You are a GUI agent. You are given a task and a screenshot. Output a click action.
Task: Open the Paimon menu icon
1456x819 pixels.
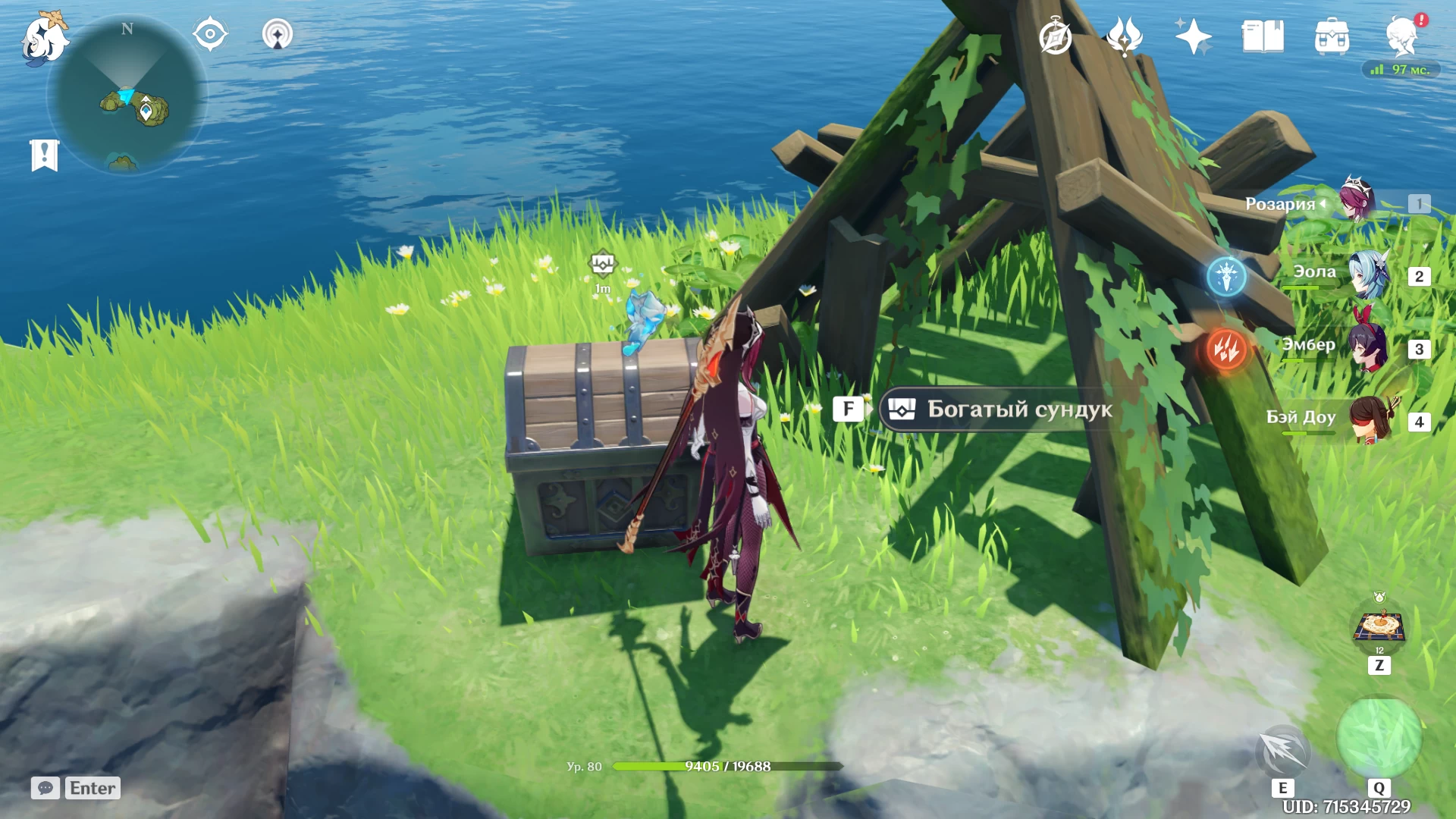(x=44, y=38)
